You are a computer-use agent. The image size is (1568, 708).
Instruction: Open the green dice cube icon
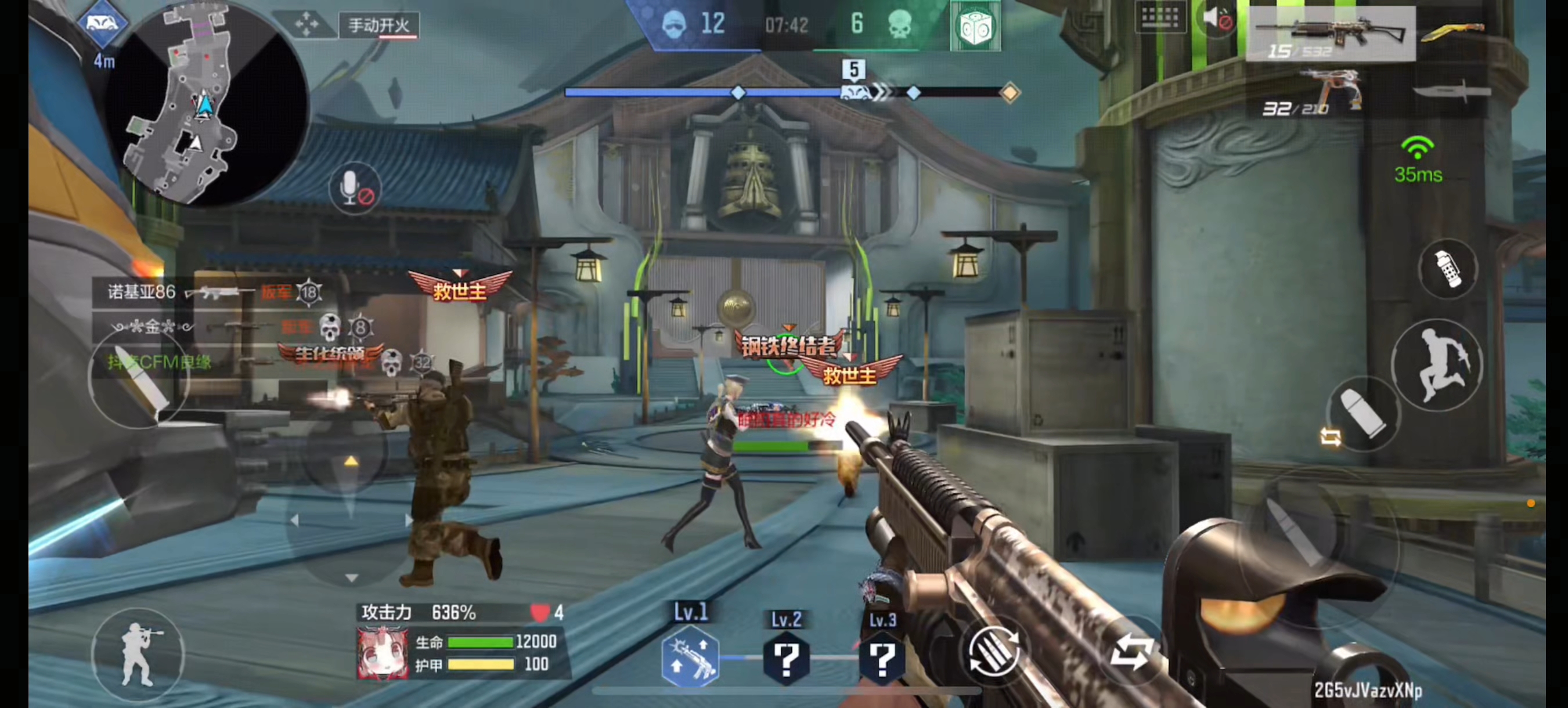pyautogui.click(x=975, y=27)
